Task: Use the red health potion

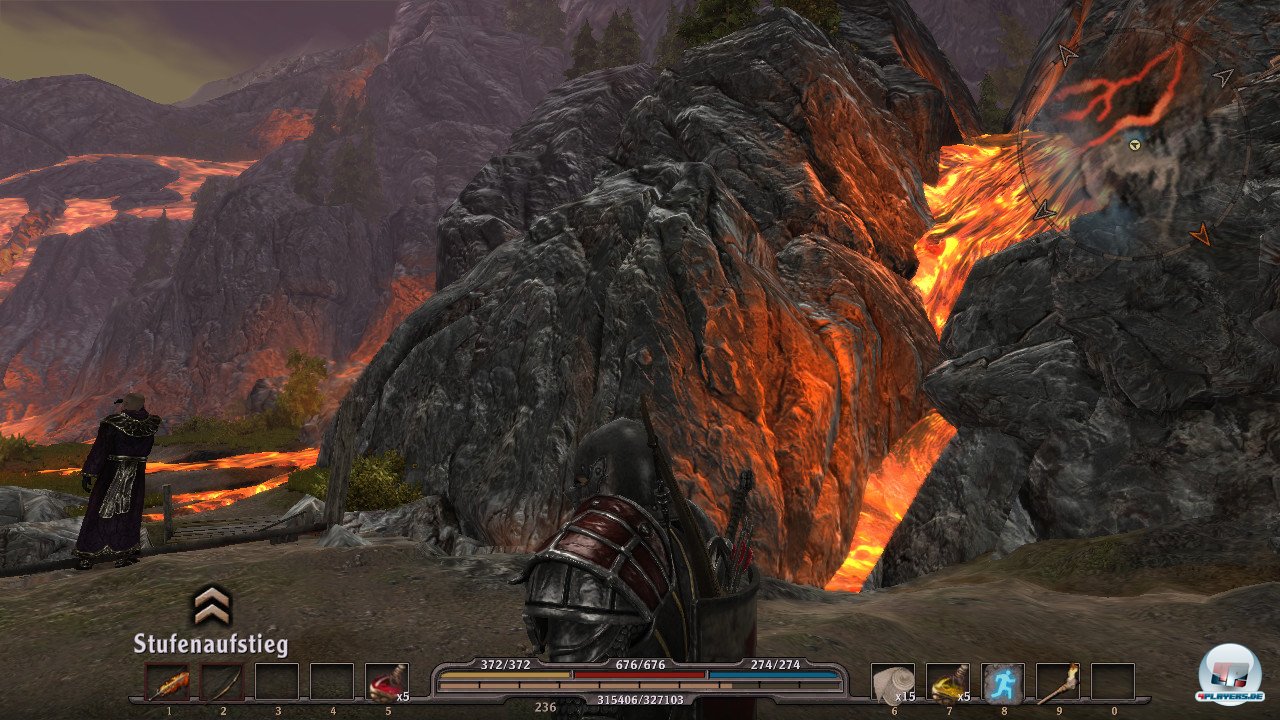Action: click(386, 682)
